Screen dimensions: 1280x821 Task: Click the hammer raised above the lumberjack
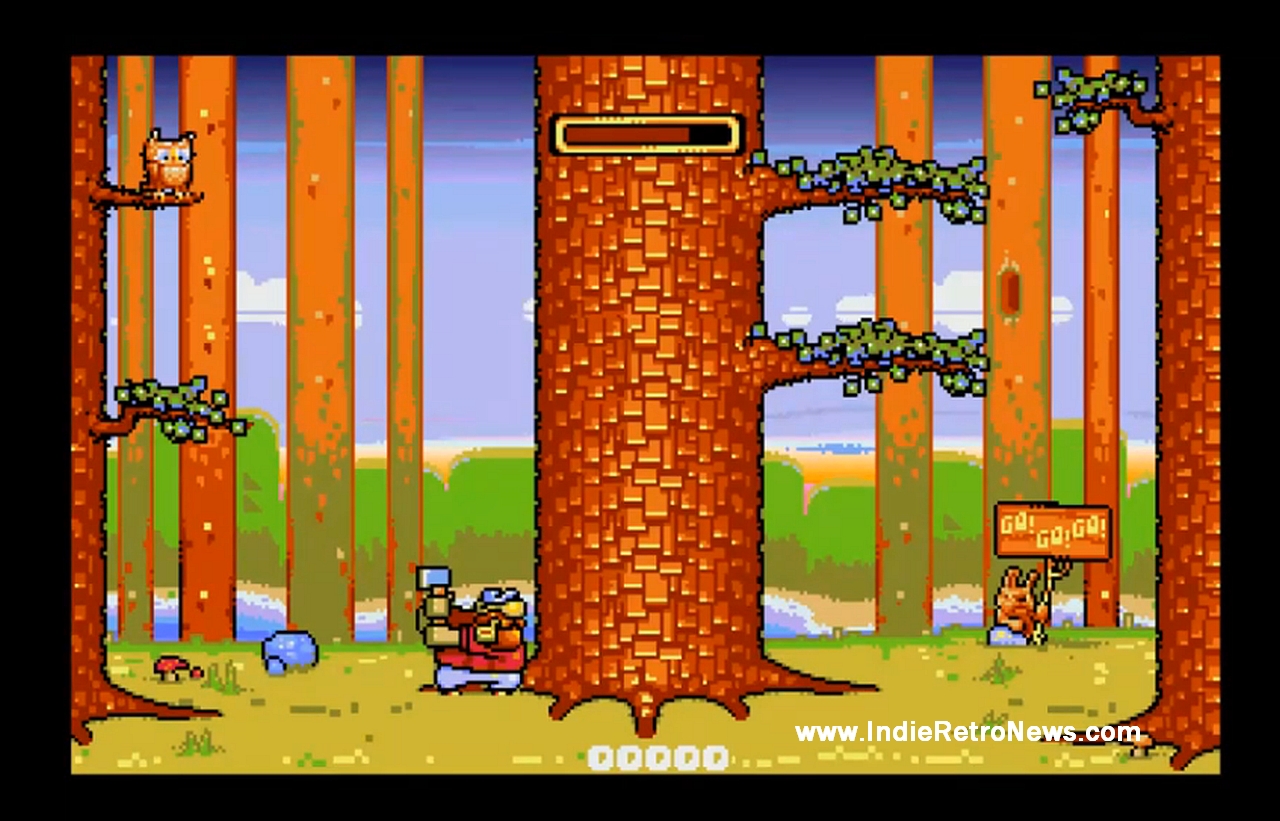tap(434, 578)
